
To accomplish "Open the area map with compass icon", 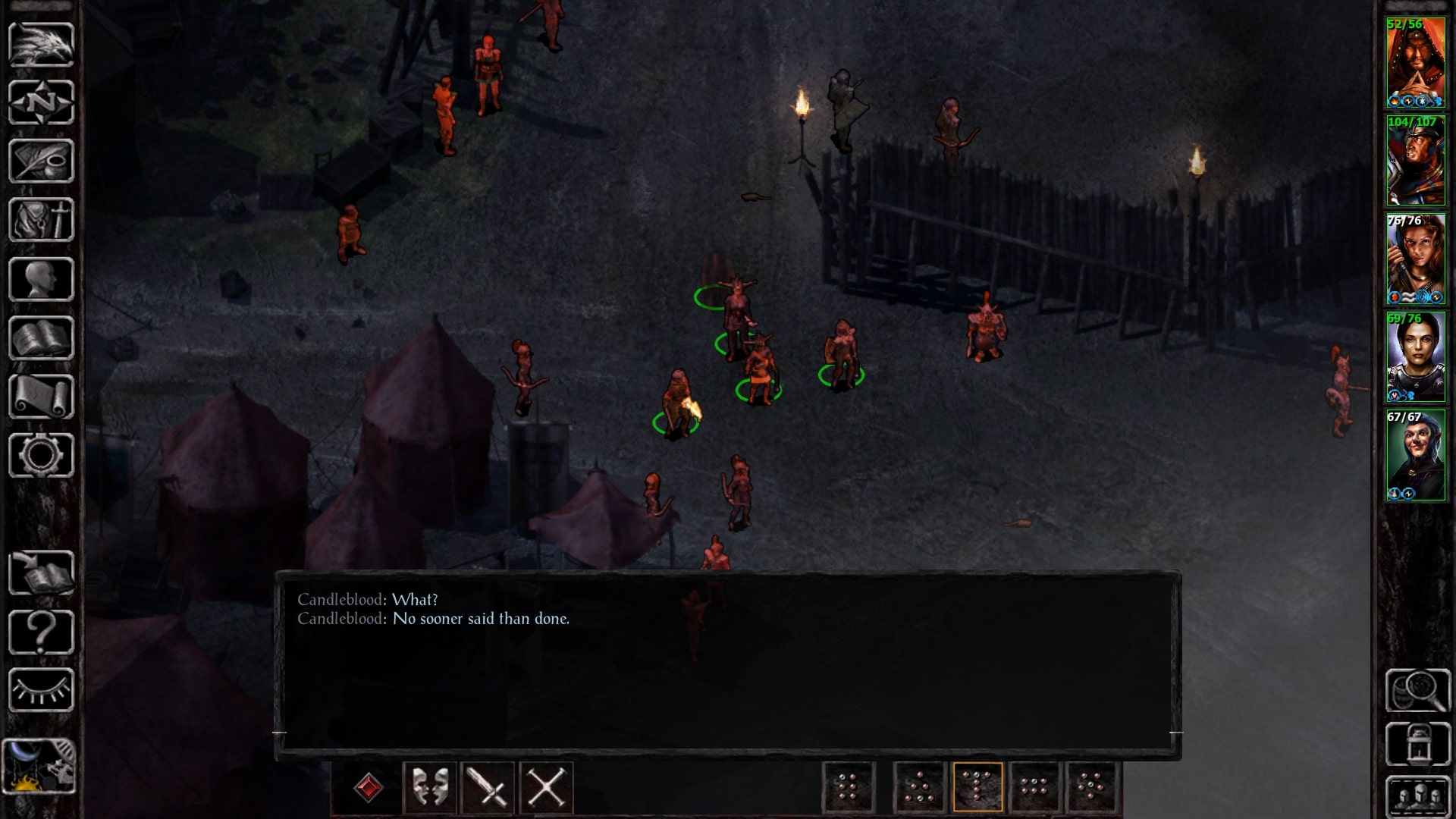I will coord(41,102).
